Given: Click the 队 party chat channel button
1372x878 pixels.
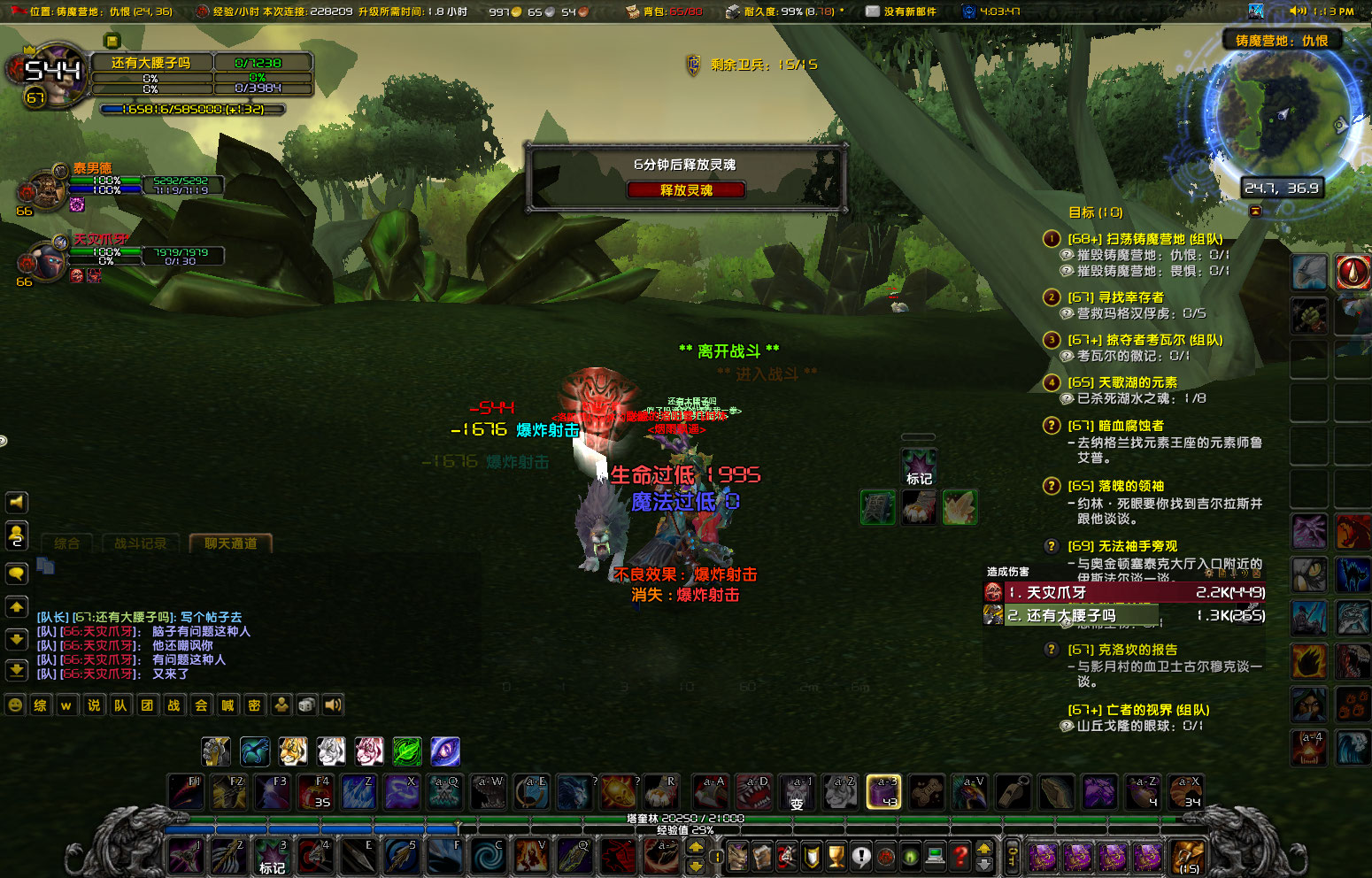Looking at the screenshot, I should (x=120, y=705).
